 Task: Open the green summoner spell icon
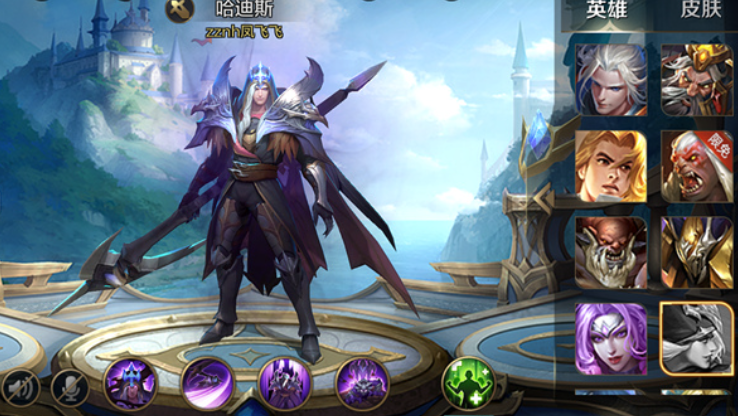click(x=468, y=384)
